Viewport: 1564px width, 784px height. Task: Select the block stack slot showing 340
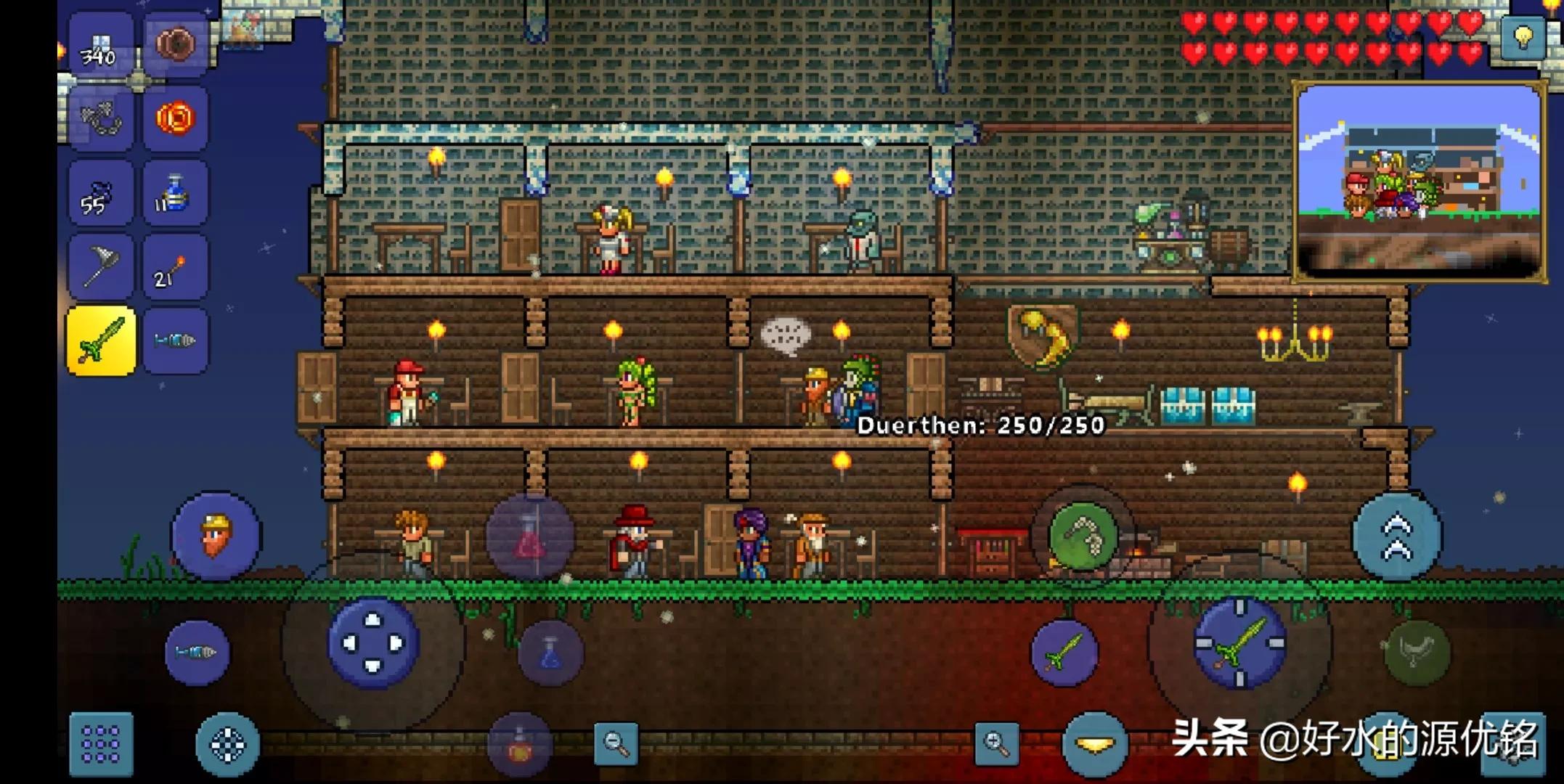coord(101,45)
